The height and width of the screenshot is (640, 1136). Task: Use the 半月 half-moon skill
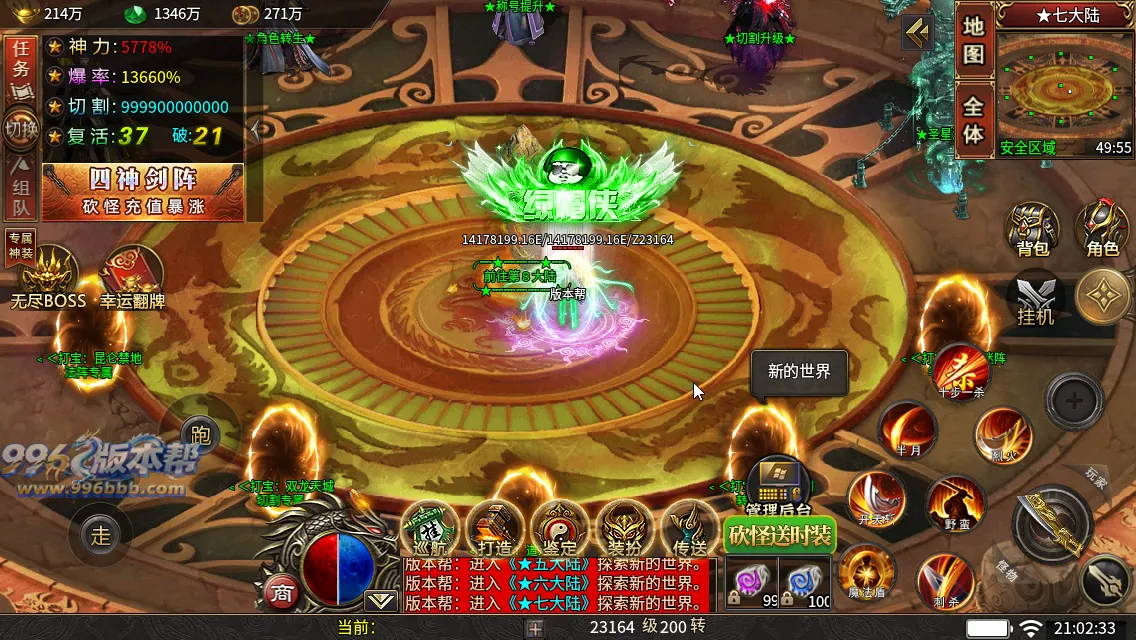click(907, 430)
